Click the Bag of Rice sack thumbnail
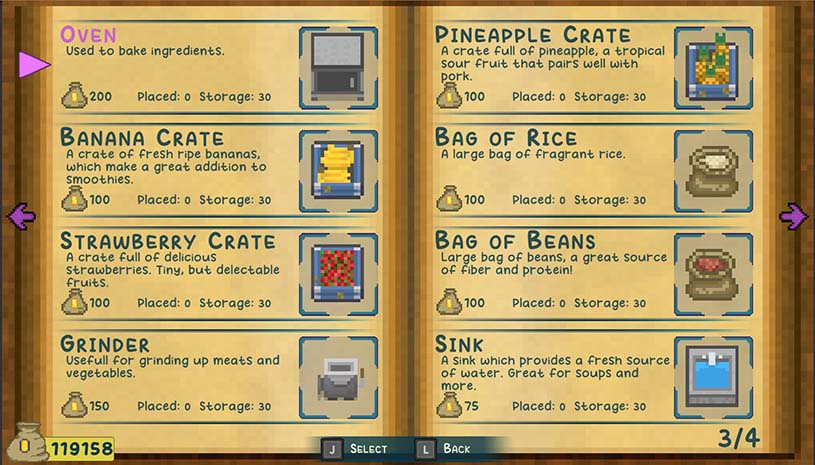This screenshot has height=465, width=815. point(713,170)
